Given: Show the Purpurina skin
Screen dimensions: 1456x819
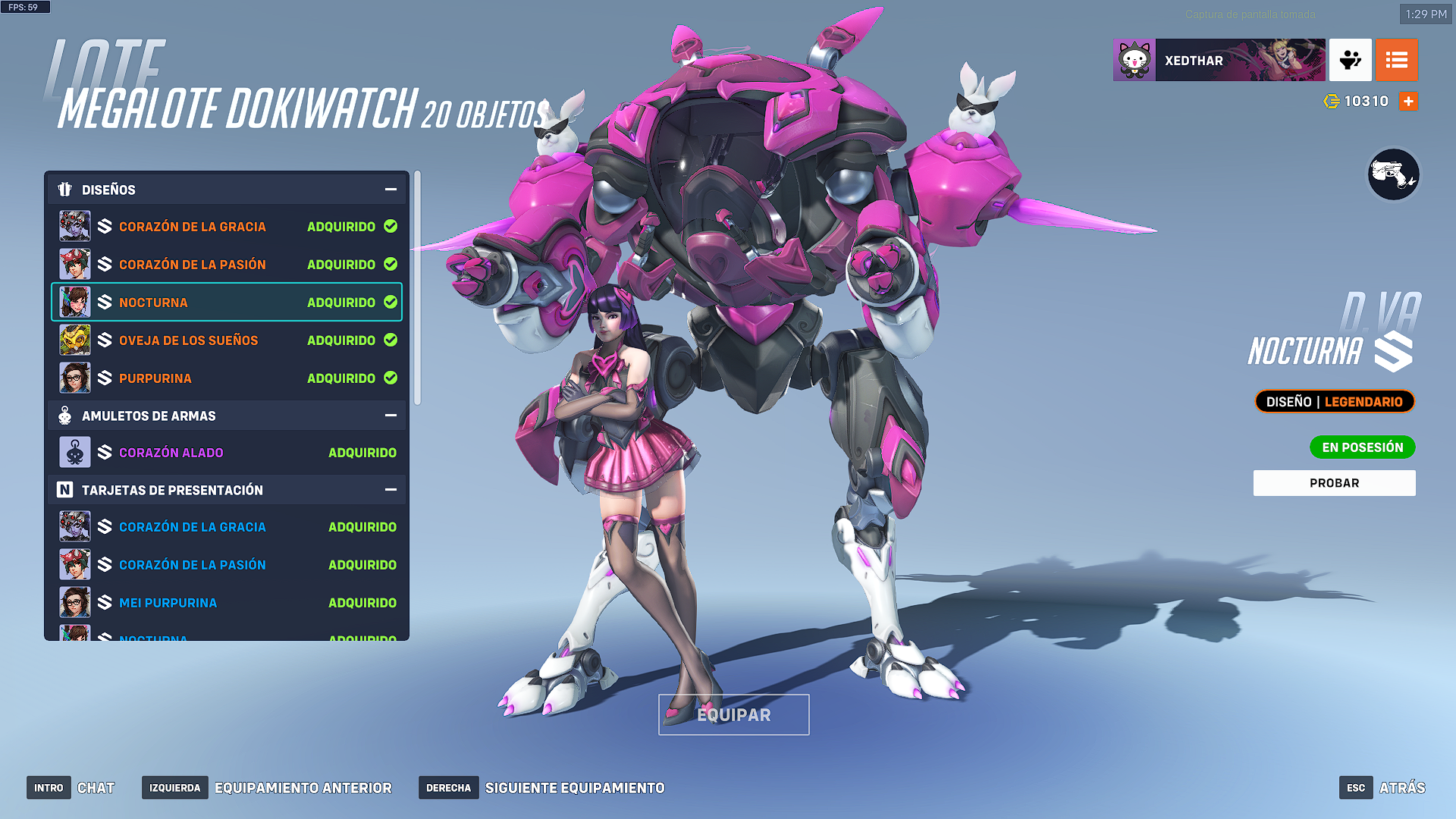Looking at the screenshot, I should tap(227, 378).
